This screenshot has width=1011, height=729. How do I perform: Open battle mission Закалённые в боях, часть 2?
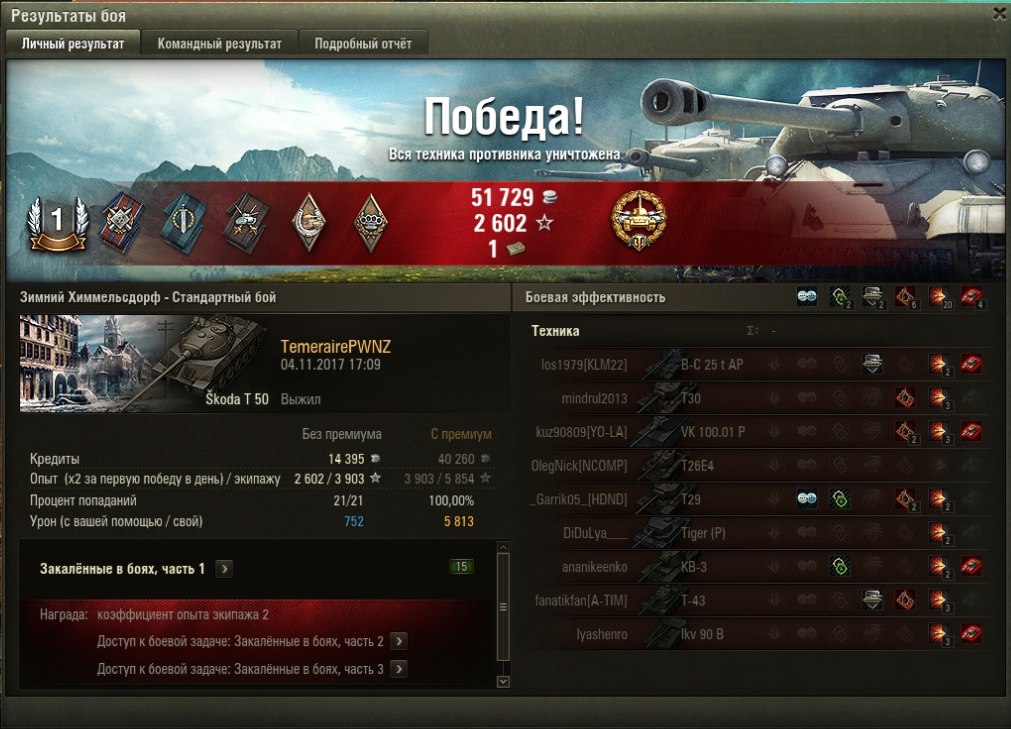398,641
